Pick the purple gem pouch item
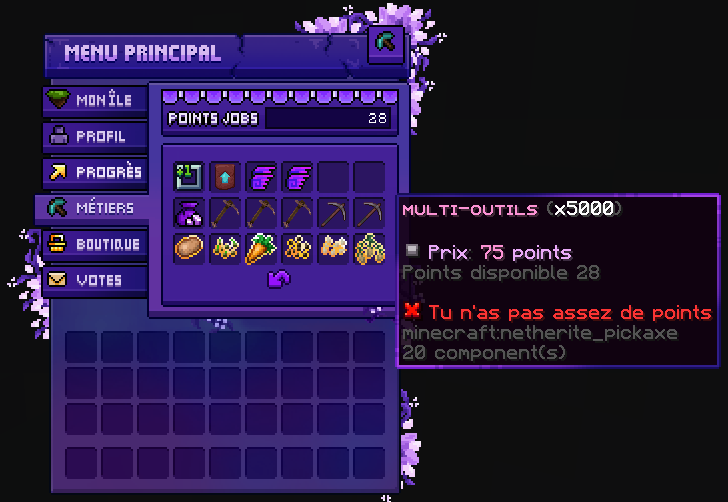Image resolution: width=728 pixels, height=502 pixels. click(x=189, y=213)
